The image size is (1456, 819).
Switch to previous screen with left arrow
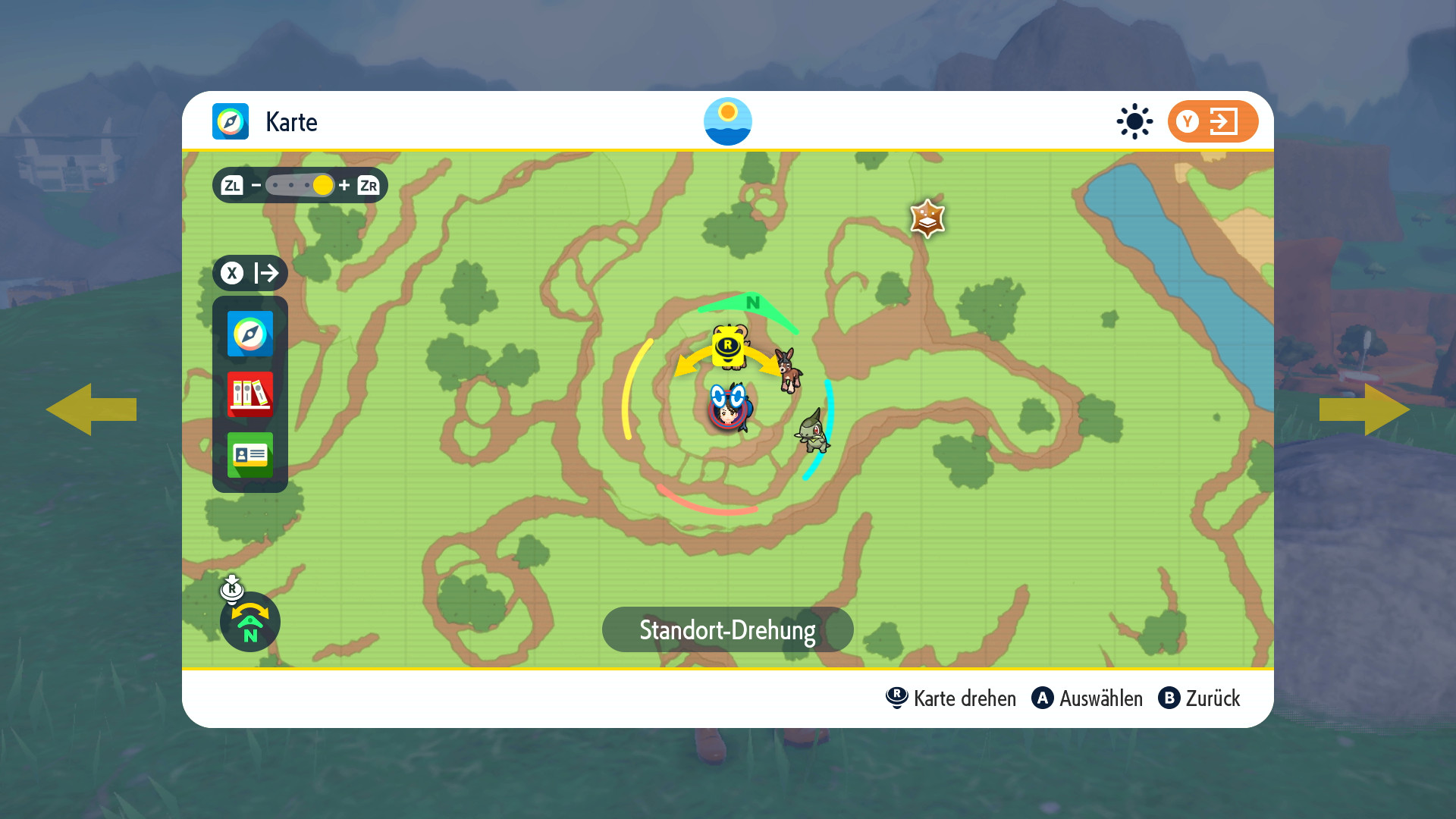(x=91, y=409)
